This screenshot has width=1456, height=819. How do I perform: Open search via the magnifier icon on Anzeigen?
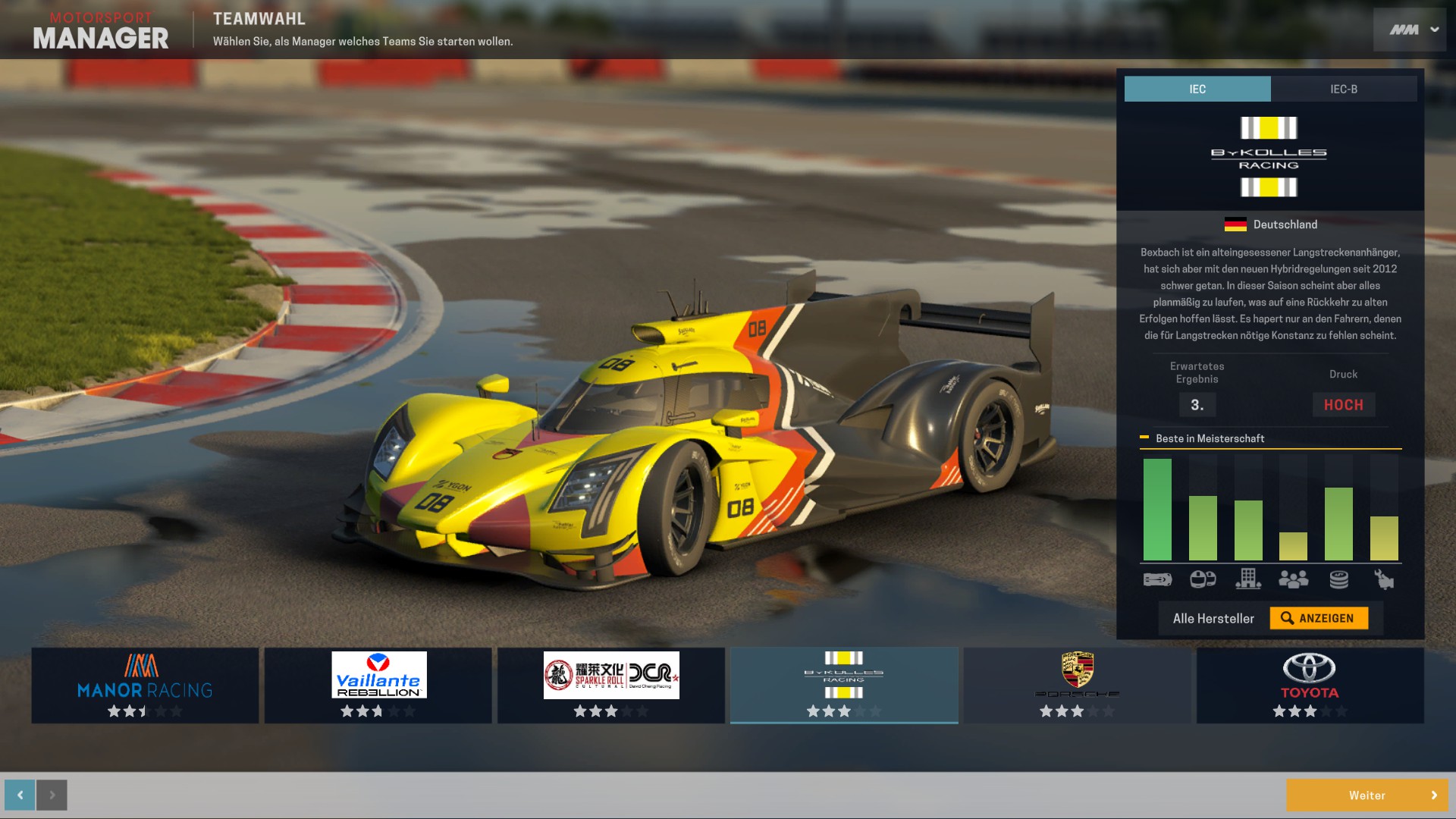[1287, 617]
